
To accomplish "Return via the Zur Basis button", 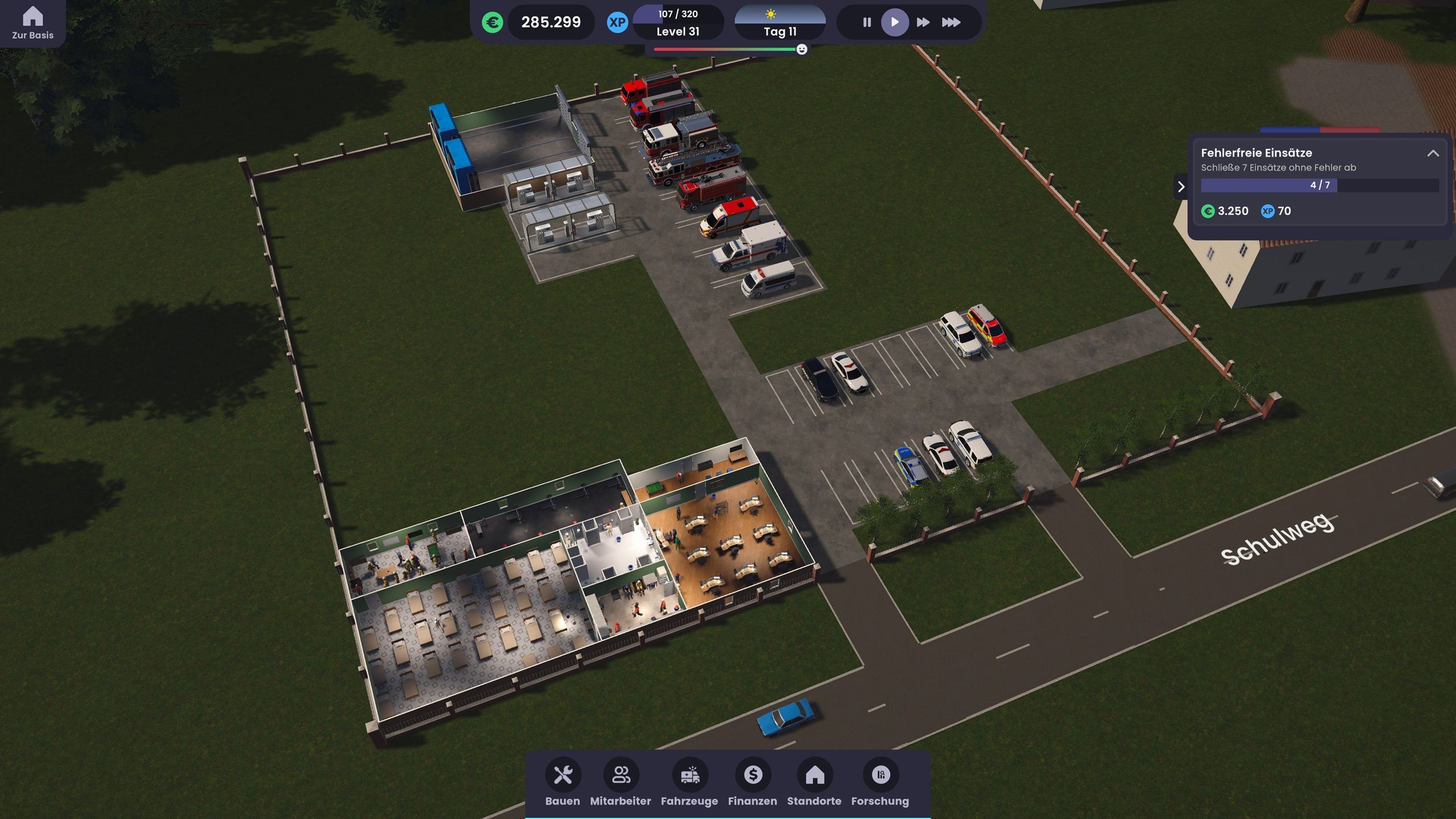I will coord(32,23).
